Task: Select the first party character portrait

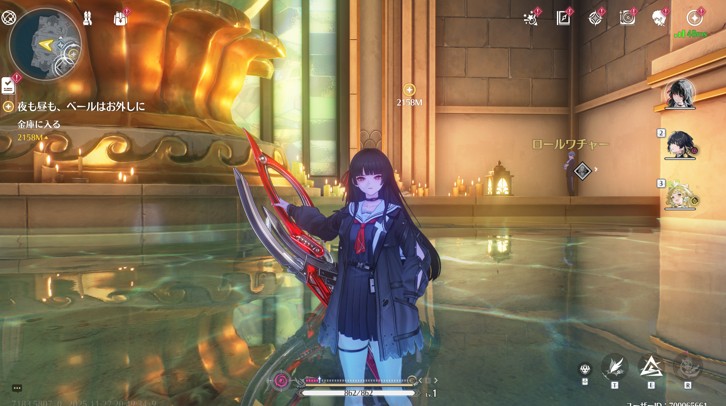Action: [680, 95]
